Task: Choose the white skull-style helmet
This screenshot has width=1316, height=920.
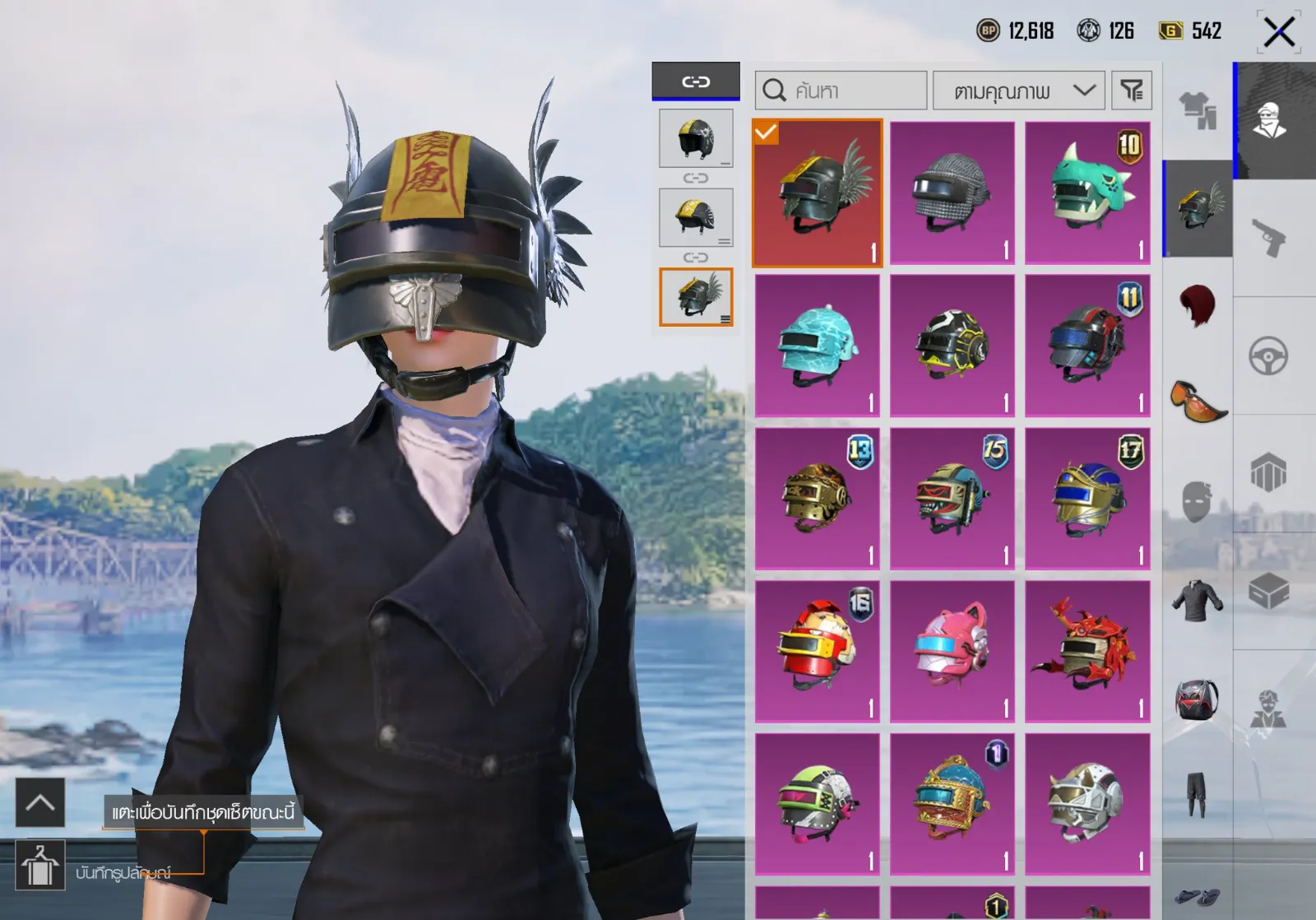Action: [x=1087, y=804]
